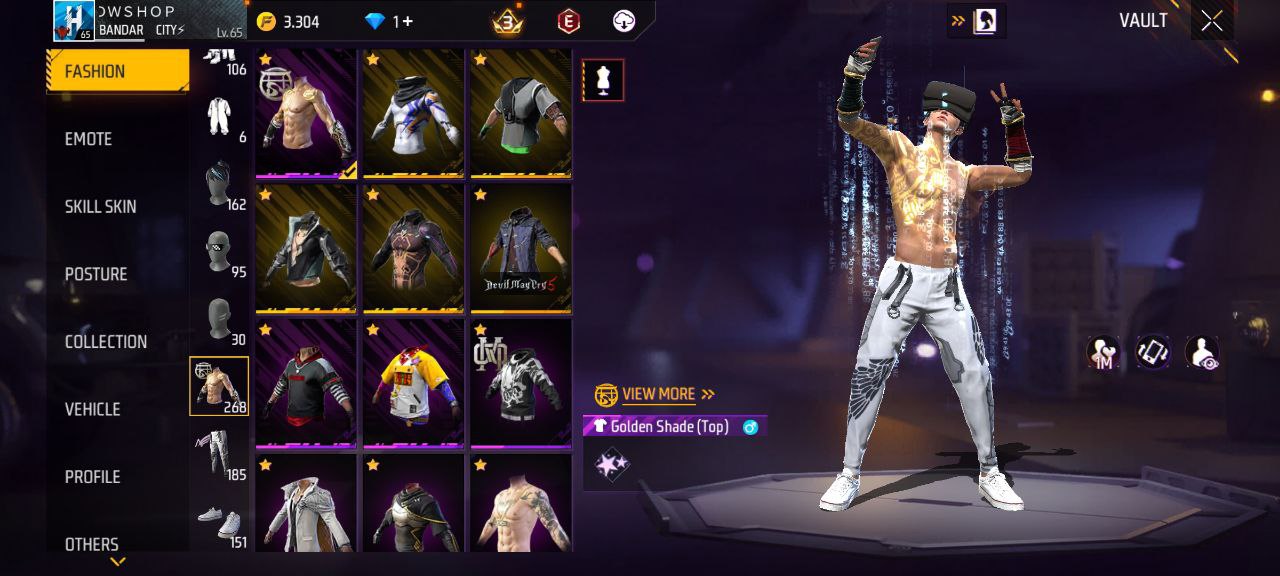Image resolution: width=1280 pixels, height=576 pixels.
Task: Click the mannequin preview icon
Action: [603, 81]
